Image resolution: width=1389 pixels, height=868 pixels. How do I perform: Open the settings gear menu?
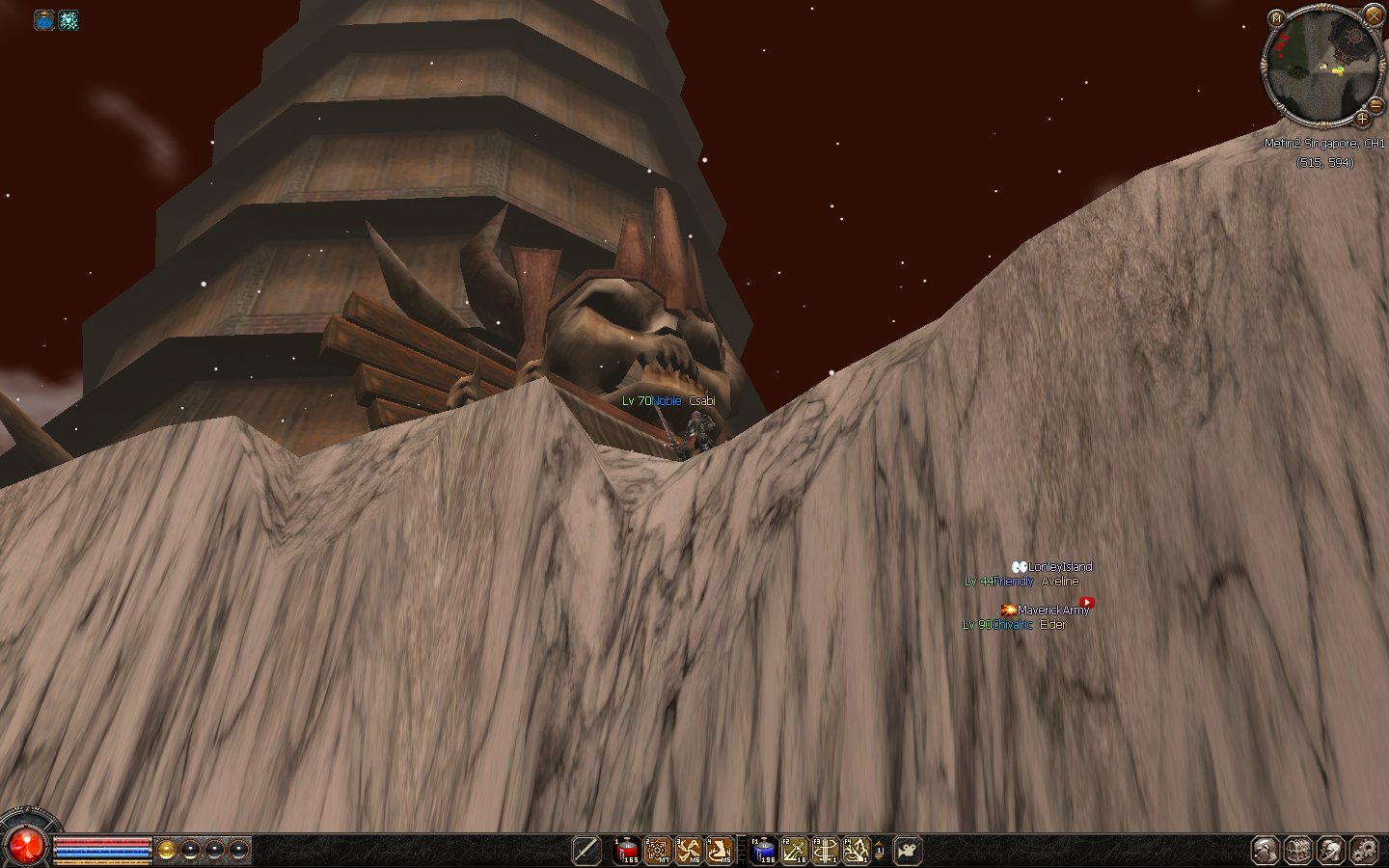click(x=1363, y=850)
